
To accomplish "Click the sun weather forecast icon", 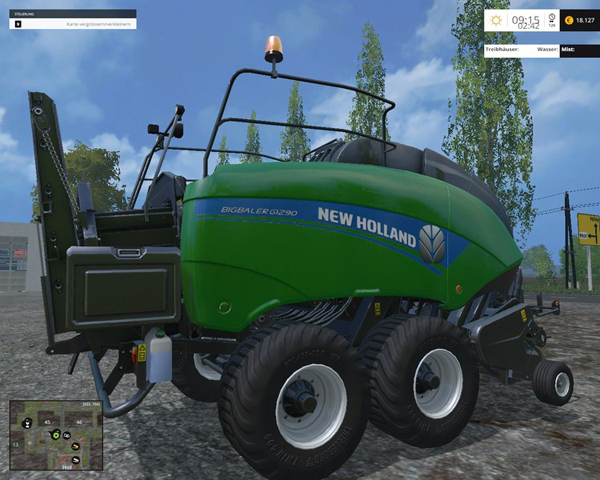I will coord(496,20).
